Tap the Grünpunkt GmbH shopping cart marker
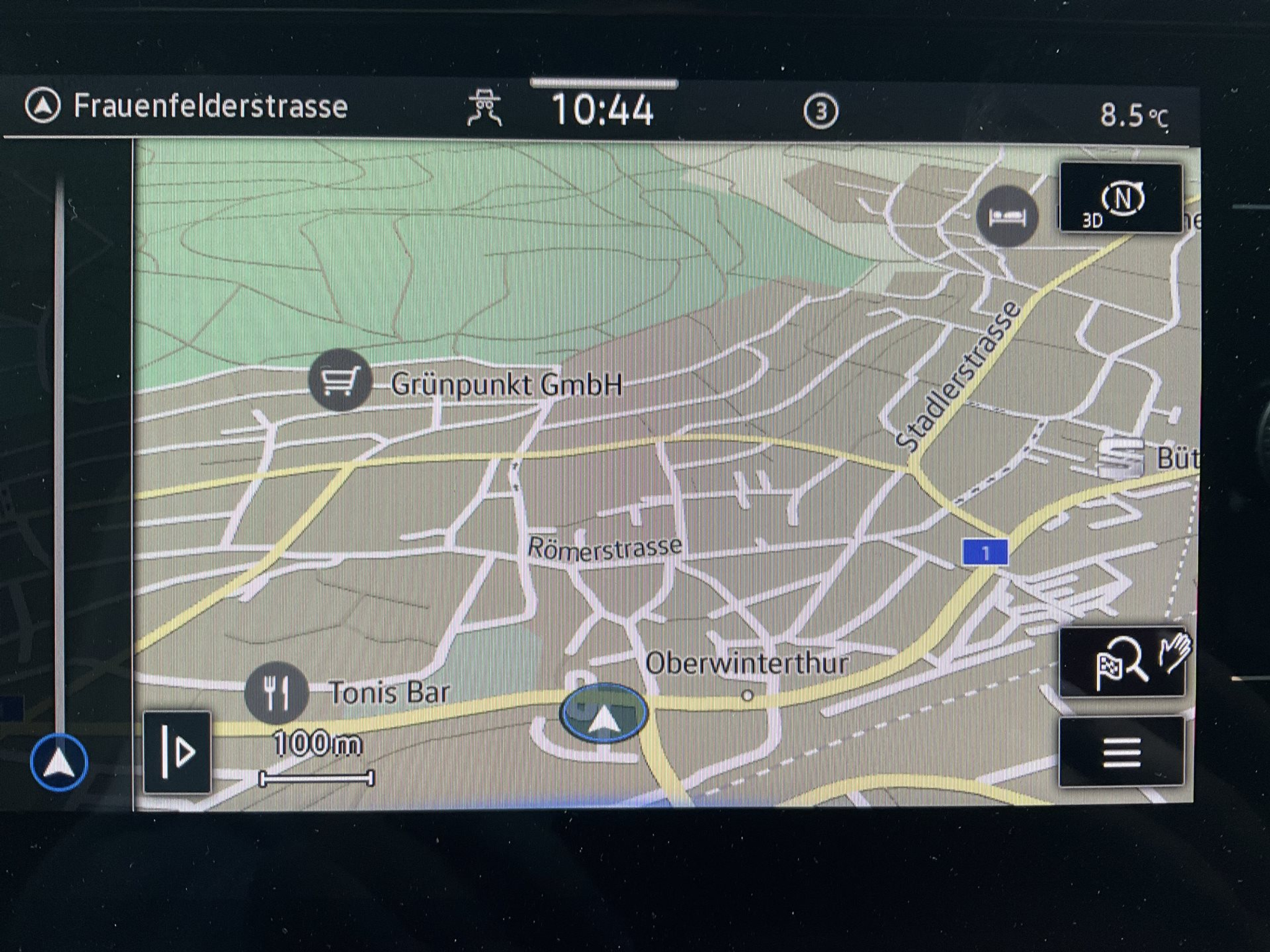The height and width of the screenshot is (952, 1270). tap(340, 381)
